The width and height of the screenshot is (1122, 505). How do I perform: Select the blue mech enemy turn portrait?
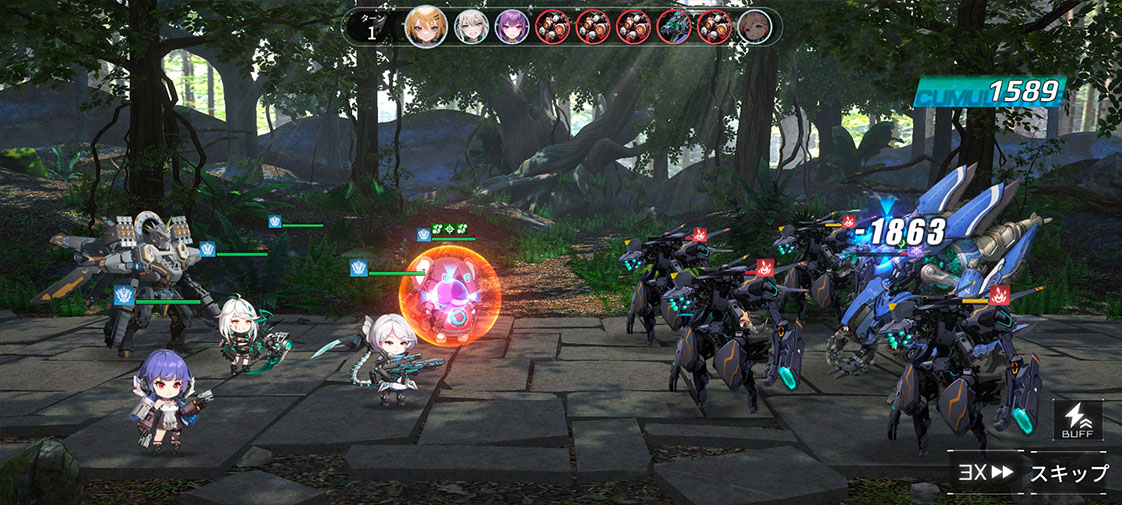click(x=673, y=26)
